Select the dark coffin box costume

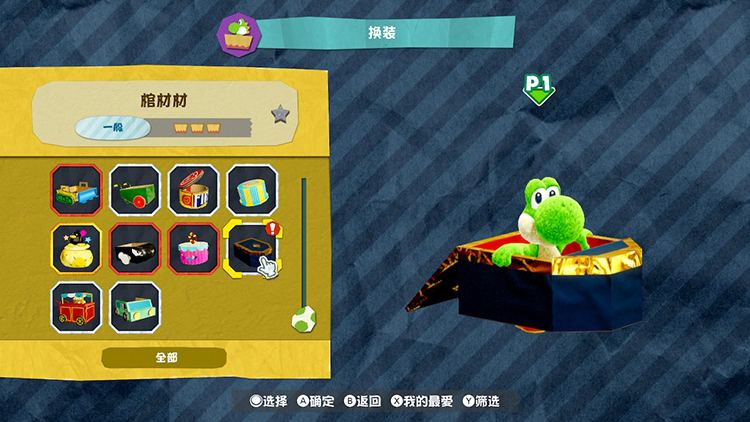pyautogui.click(x=251, y=247)
